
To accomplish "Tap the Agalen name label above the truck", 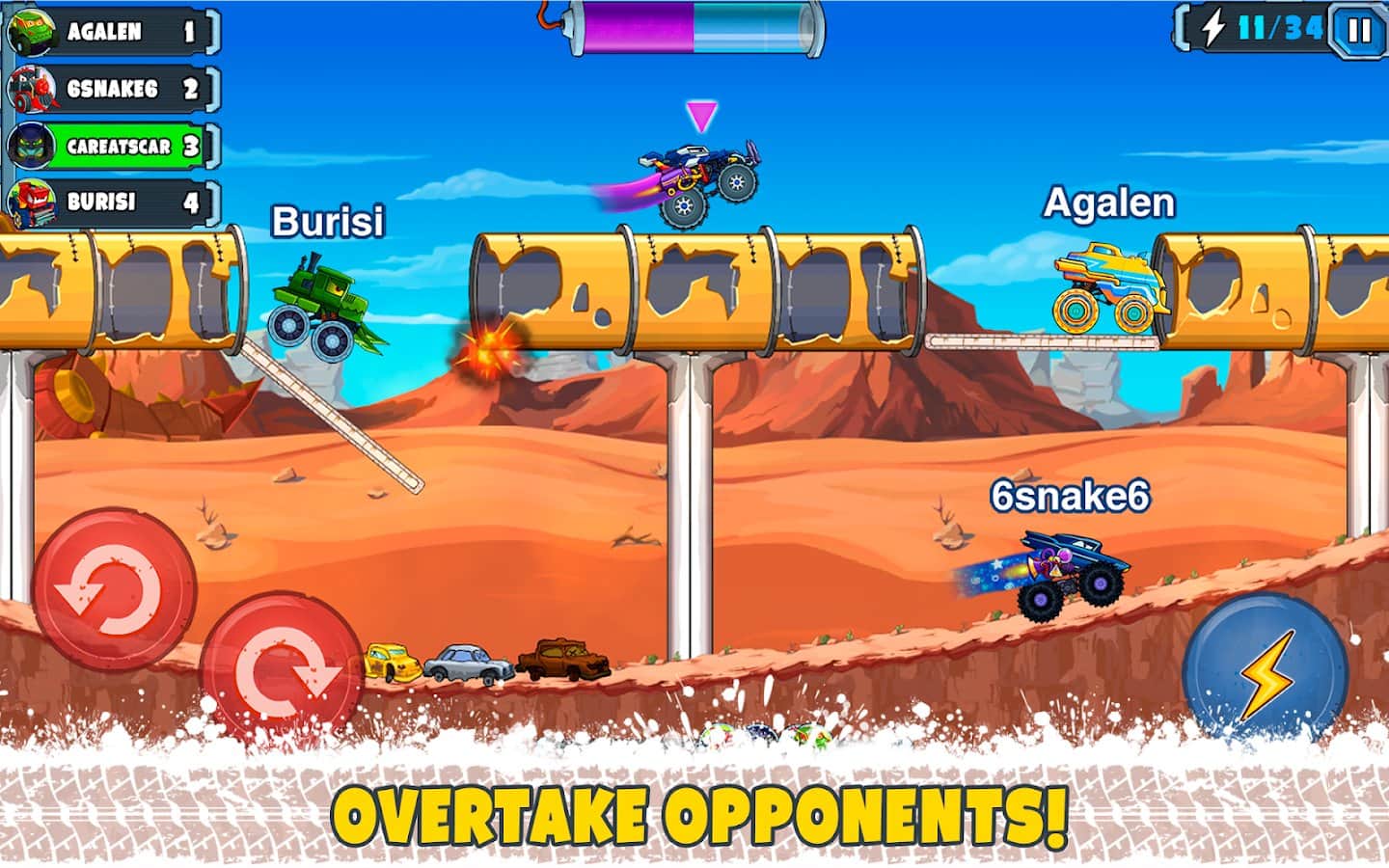I will [x=1111, y=203].
